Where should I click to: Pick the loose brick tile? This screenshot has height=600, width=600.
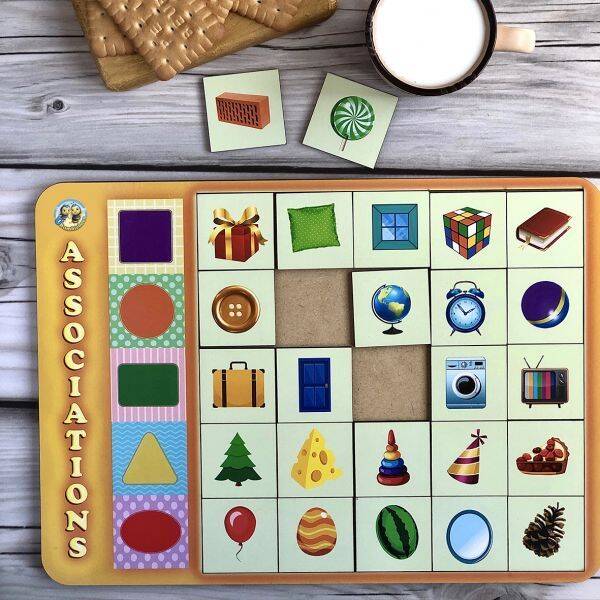pos(243,109)
